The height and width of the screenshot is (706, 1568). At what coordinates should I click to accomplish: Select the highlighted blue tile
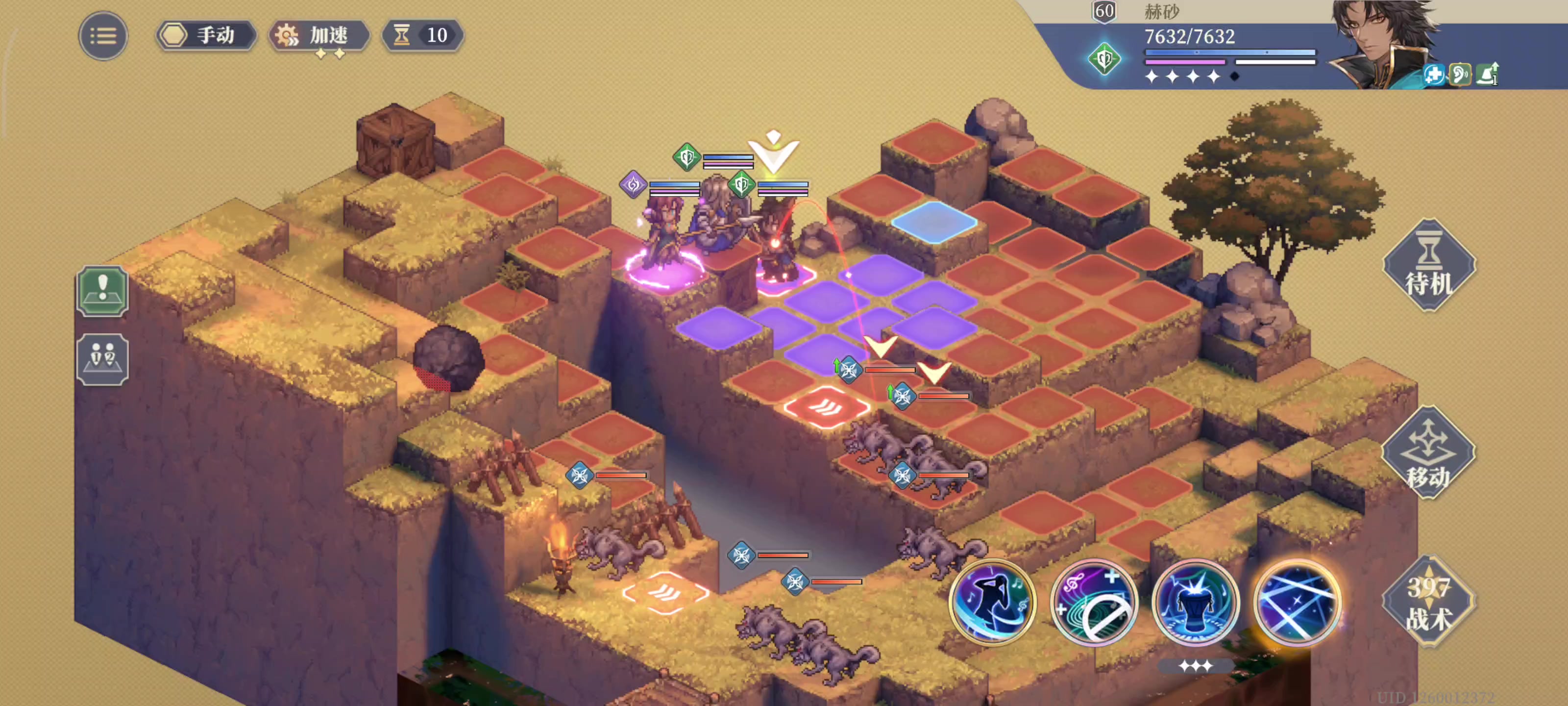coord(934,222)
